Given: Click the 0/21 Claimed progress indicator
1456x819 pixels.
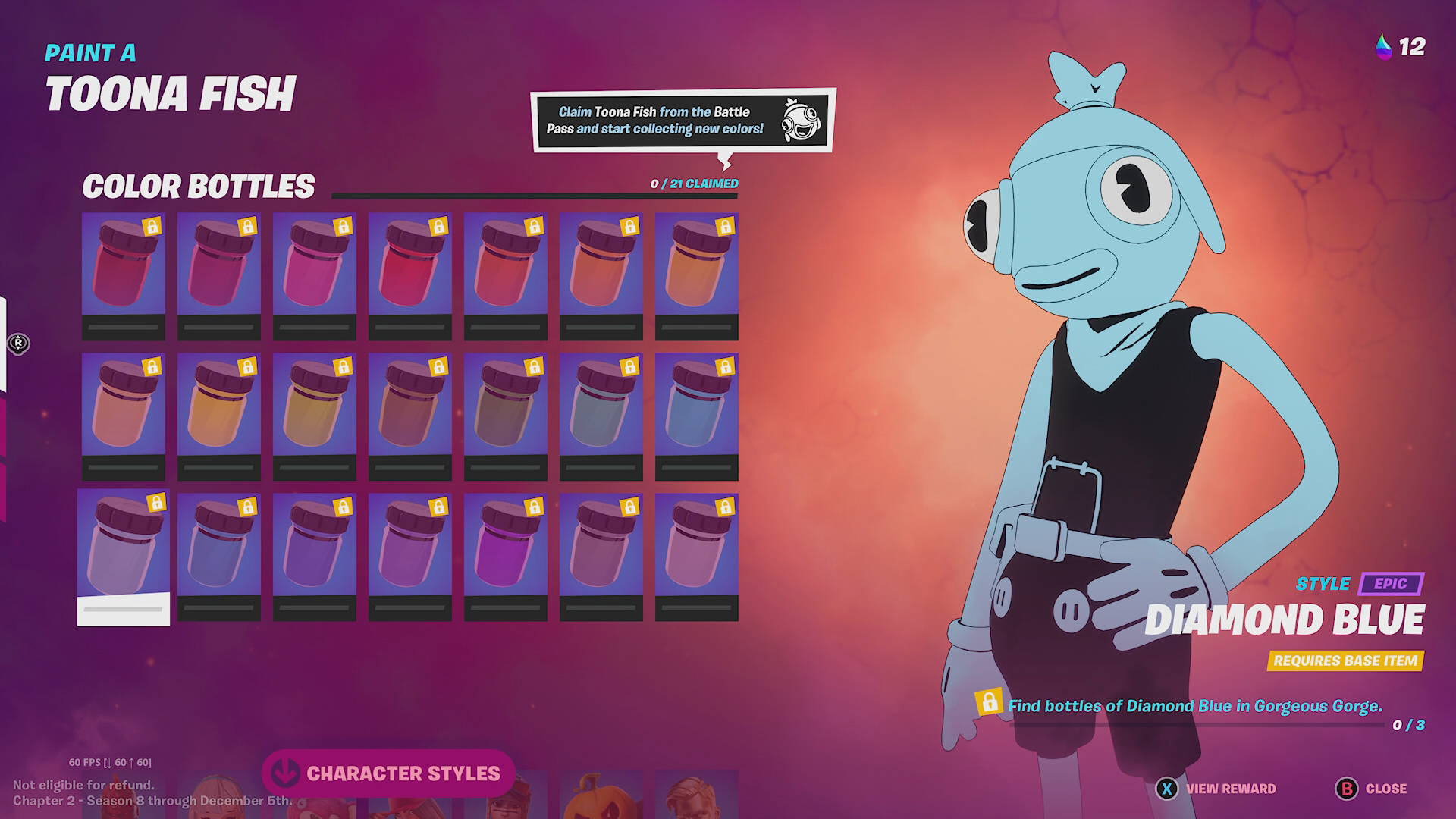Looking at the screenshot, I should (692, 183).
